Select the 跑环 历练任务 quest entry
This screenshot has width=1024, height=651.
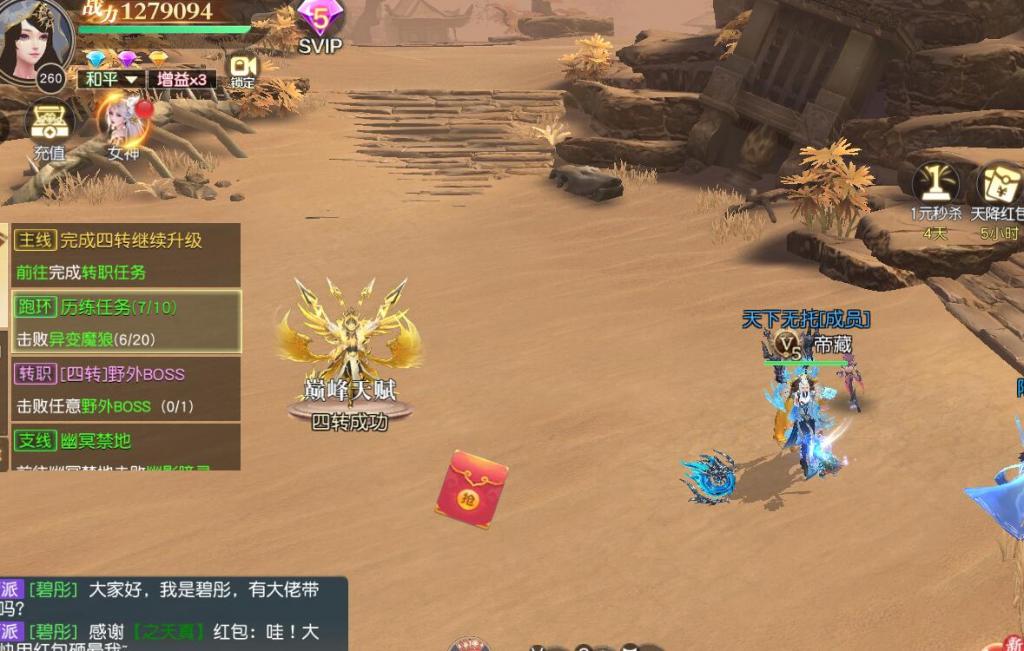(x=125, y=322)
